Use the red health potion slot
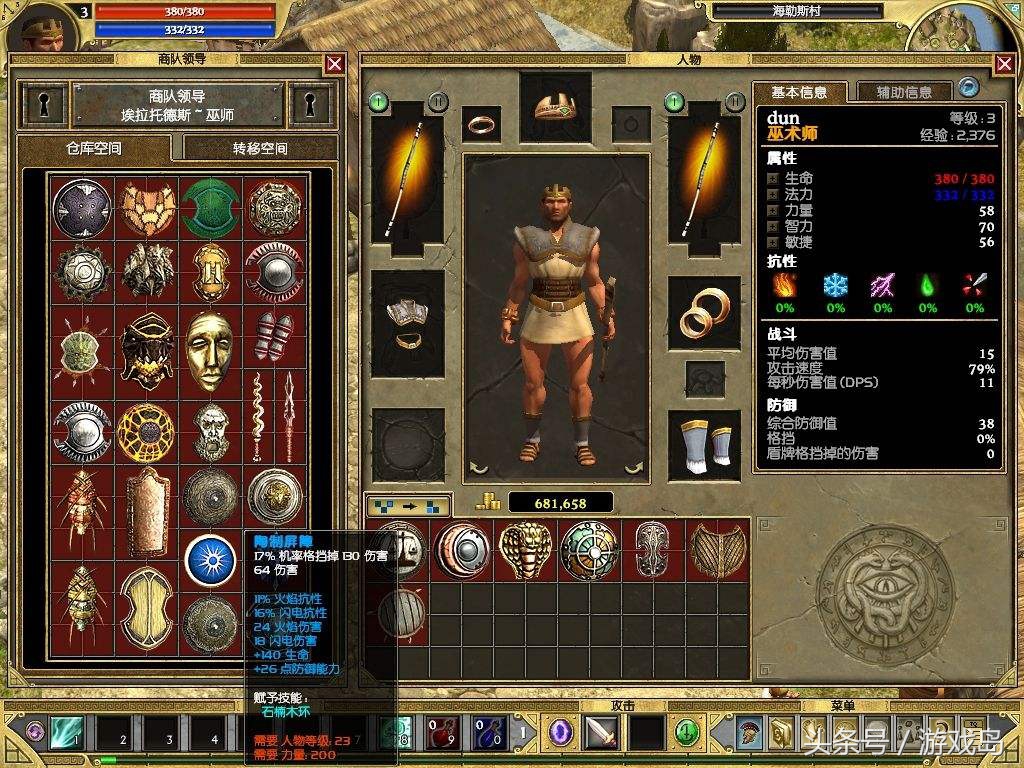Screen dimensions: 1024x768 point(440,731)
